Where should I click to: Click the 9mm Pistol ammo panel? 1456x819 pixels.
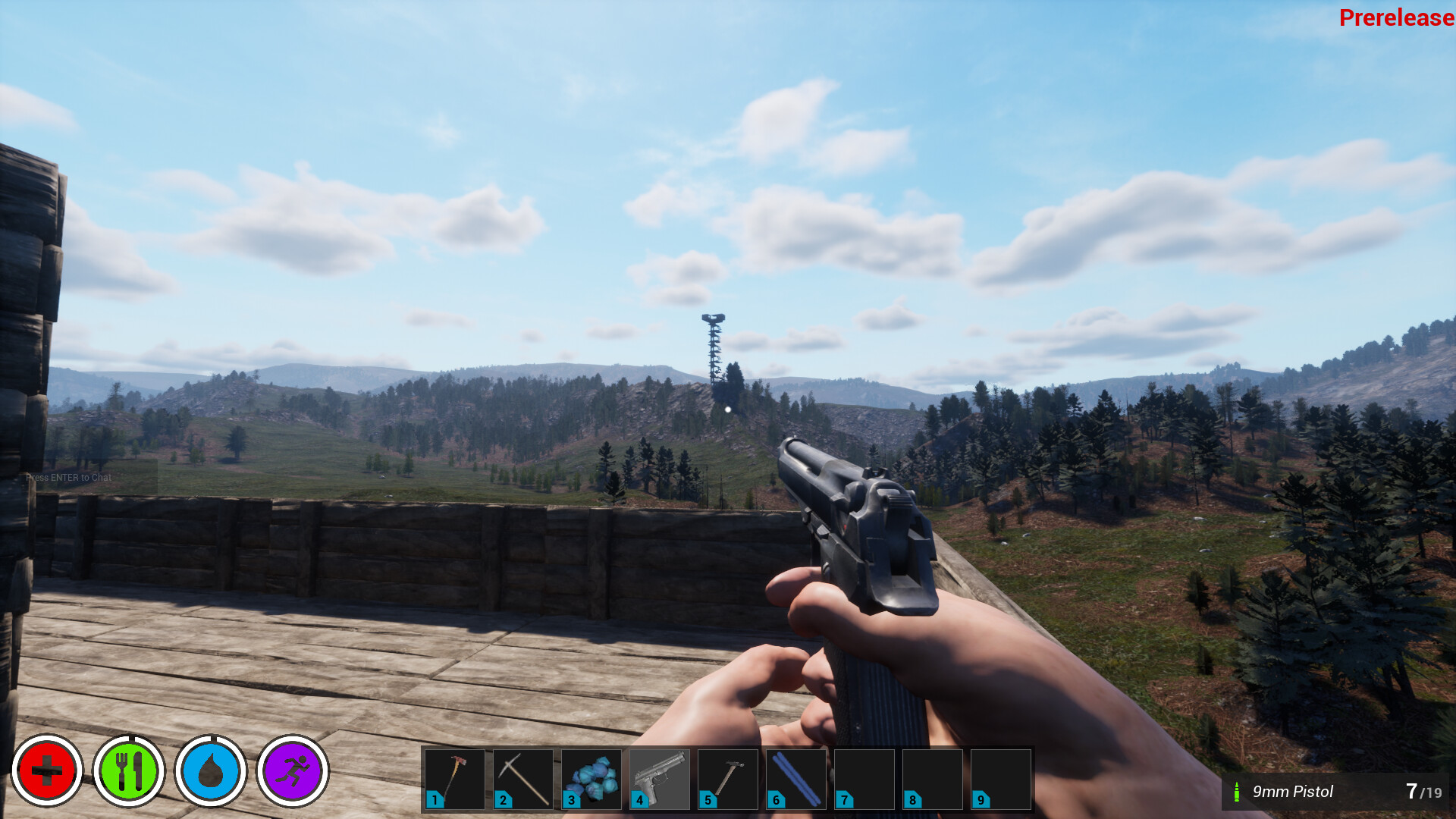point(1342,792)
